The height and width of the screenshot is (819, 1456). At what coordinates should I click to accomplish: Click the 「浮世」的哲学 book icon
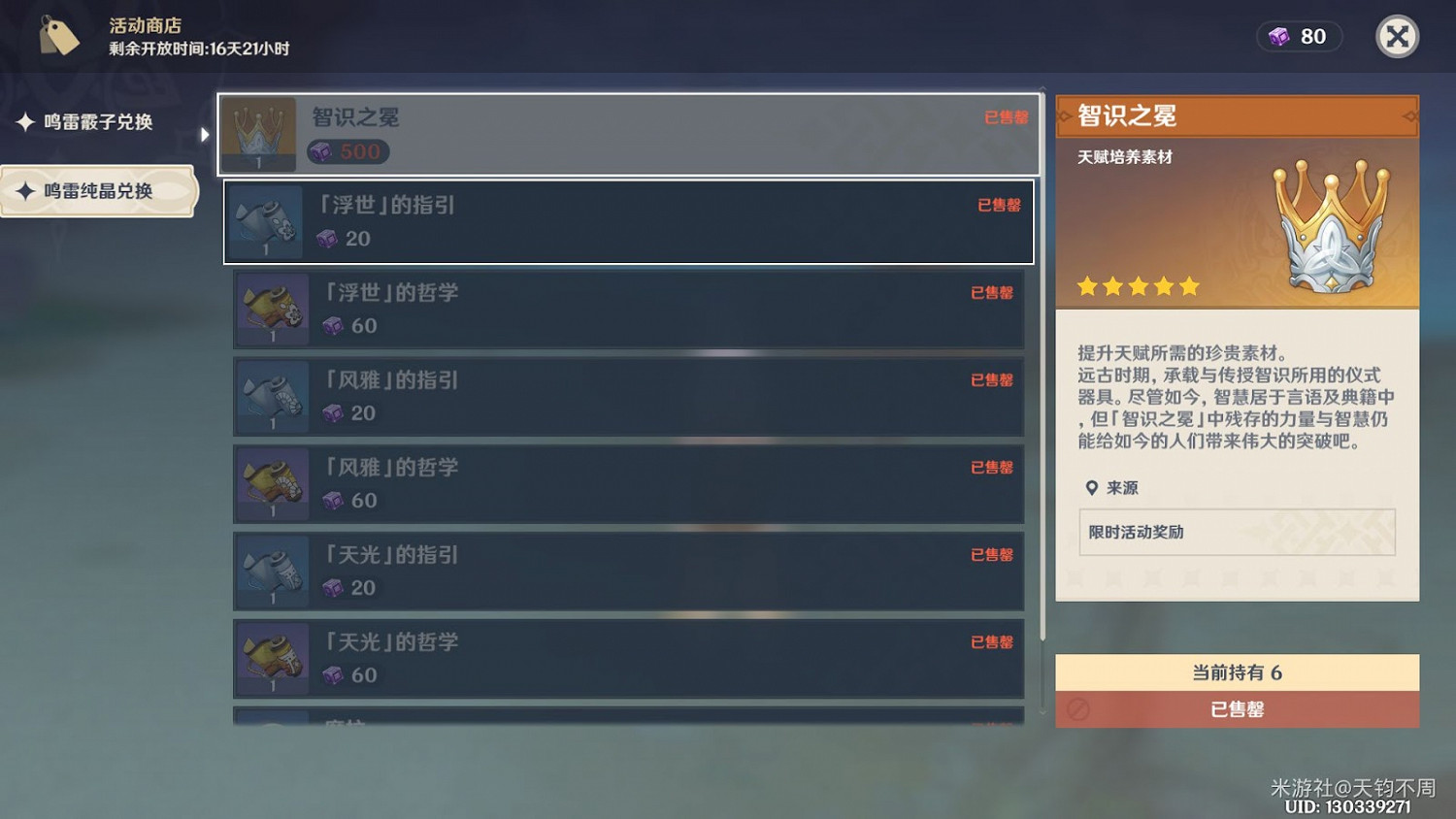tap(272, 309)
